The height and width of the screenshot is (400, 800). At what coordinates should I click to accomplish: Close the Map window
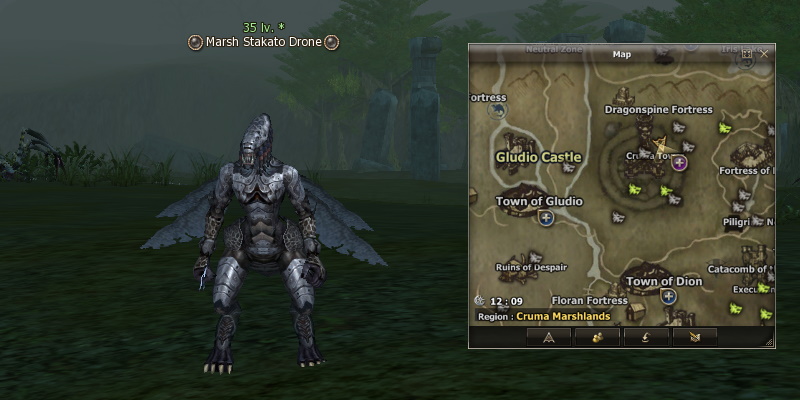(764, 53)
